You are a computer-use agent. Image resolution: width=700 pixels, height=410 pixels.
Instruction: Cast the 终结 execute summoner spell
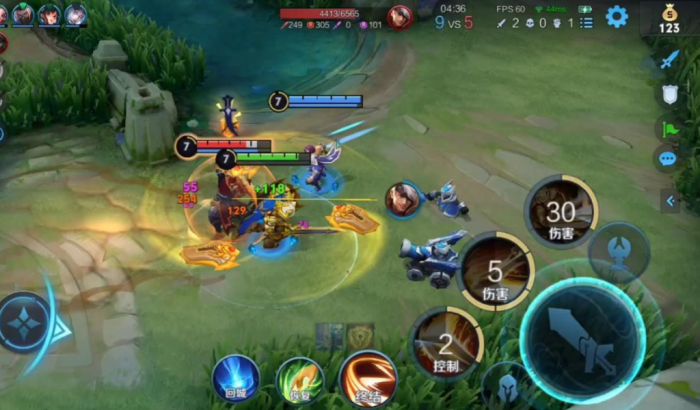click(x=367, y=378)
